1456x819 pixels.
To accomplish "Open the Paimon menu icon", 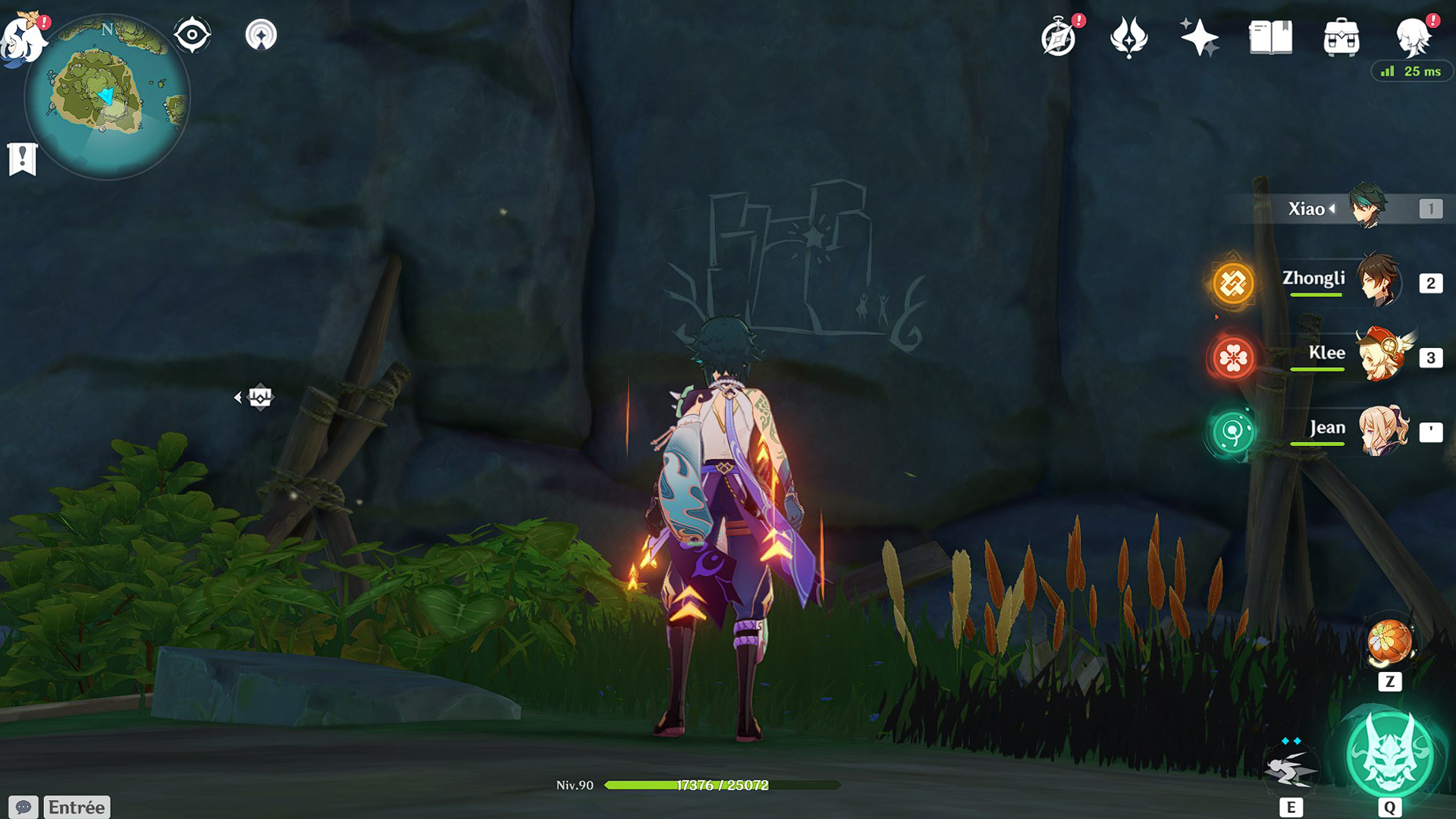I will pos(23,38).
